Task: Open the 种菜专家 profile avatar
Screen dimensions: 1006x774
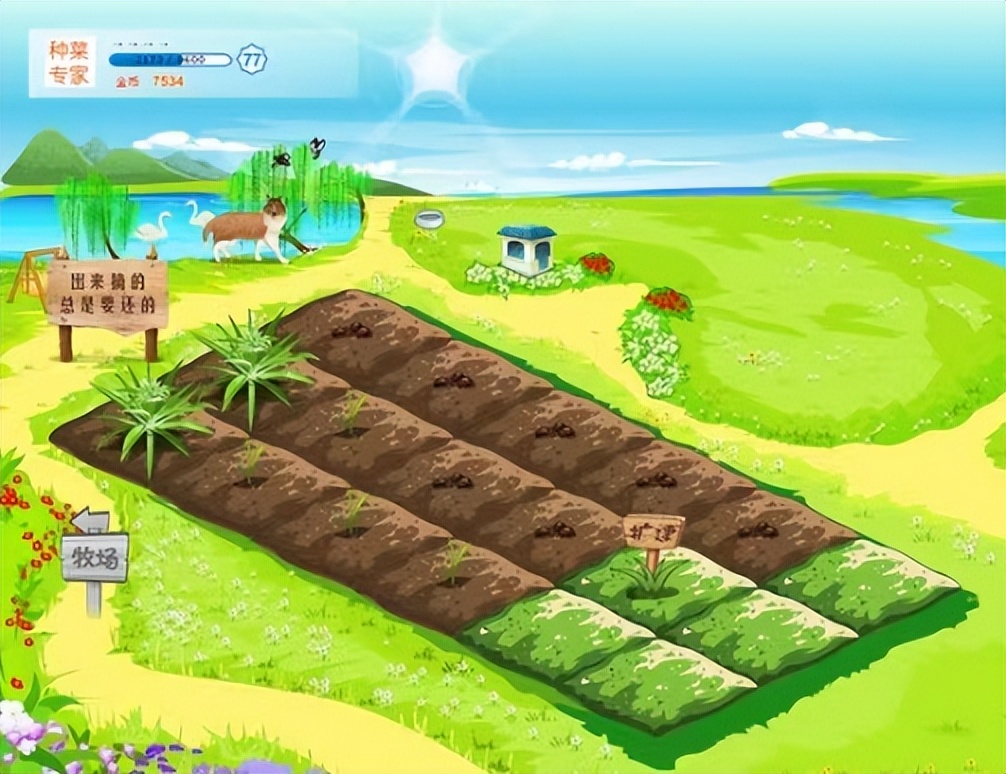Action: [x=70, y=62]
